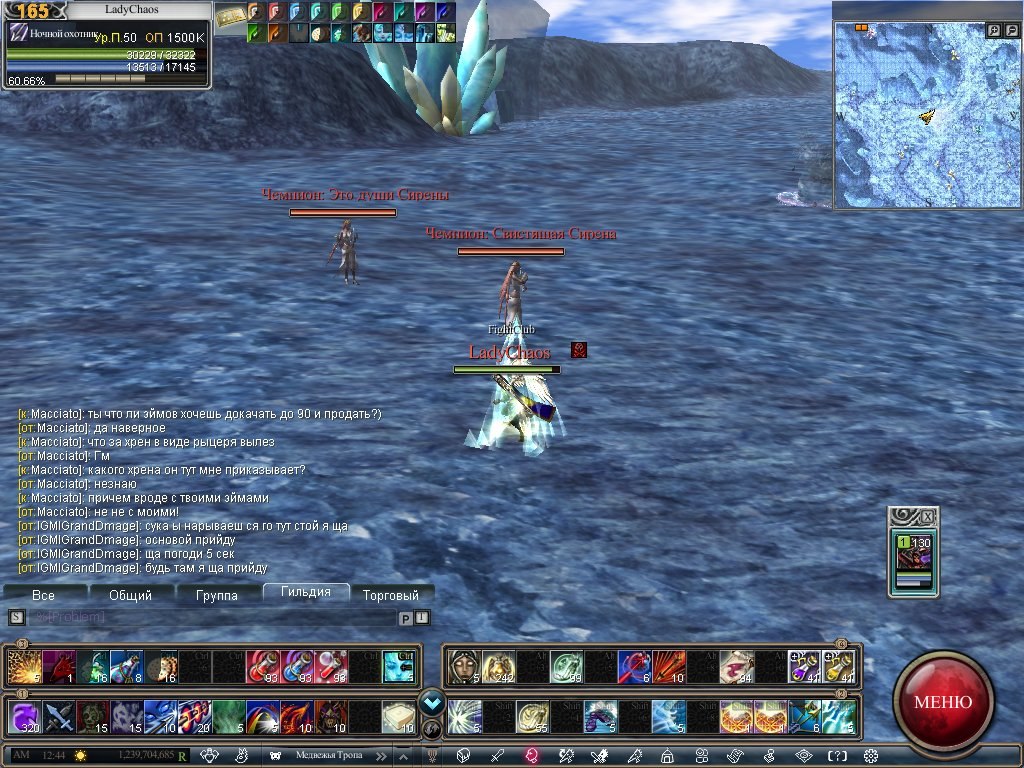Switch to the Гильдия chat tab
This screenshot has width=1024, height=768.
coord(306,593)
